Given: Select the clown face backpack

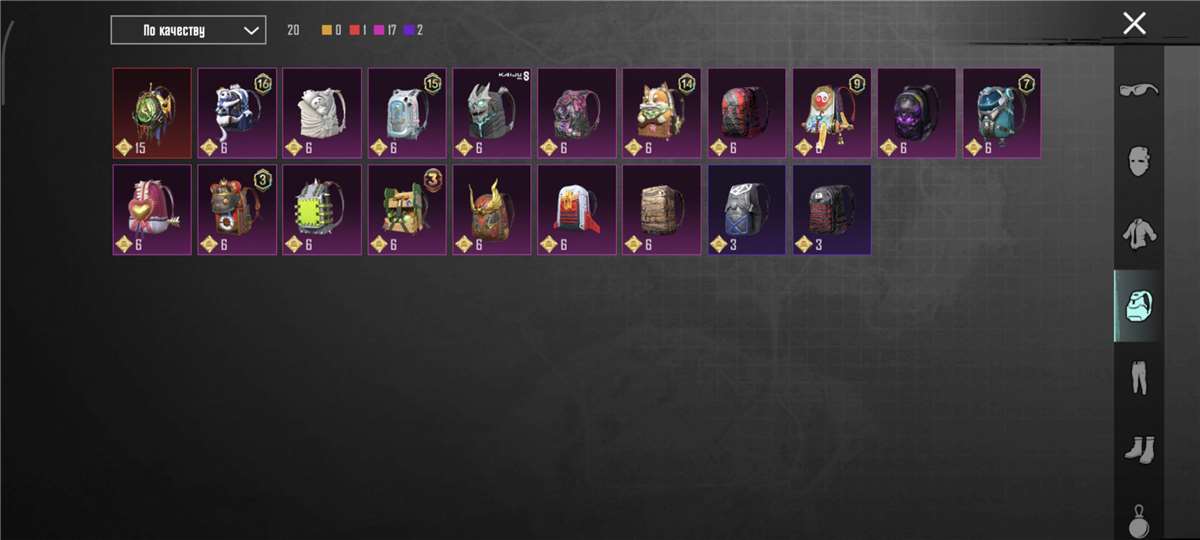Looking at the screenshot, I should click(832, 113).
